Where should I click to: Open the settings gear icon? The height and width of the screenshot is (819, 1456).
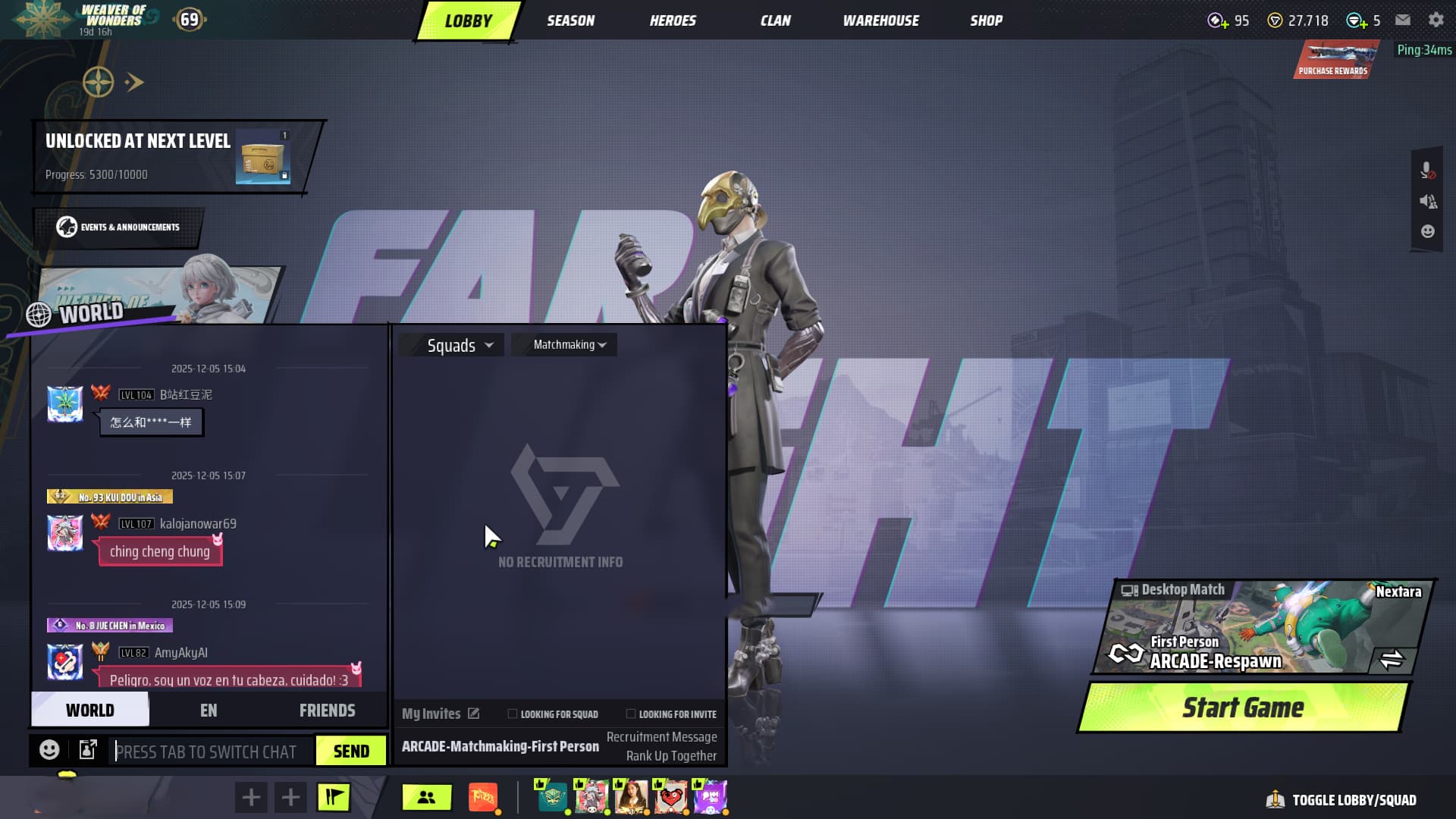click(x=1436, y=20)
